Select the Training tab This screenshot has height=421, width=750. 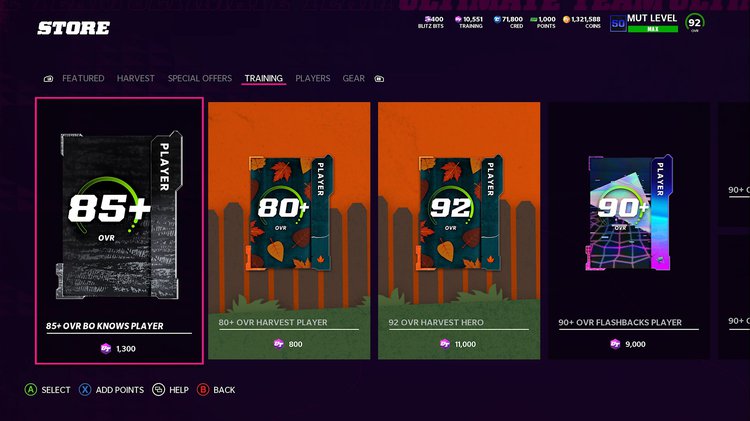pos(264,78)
